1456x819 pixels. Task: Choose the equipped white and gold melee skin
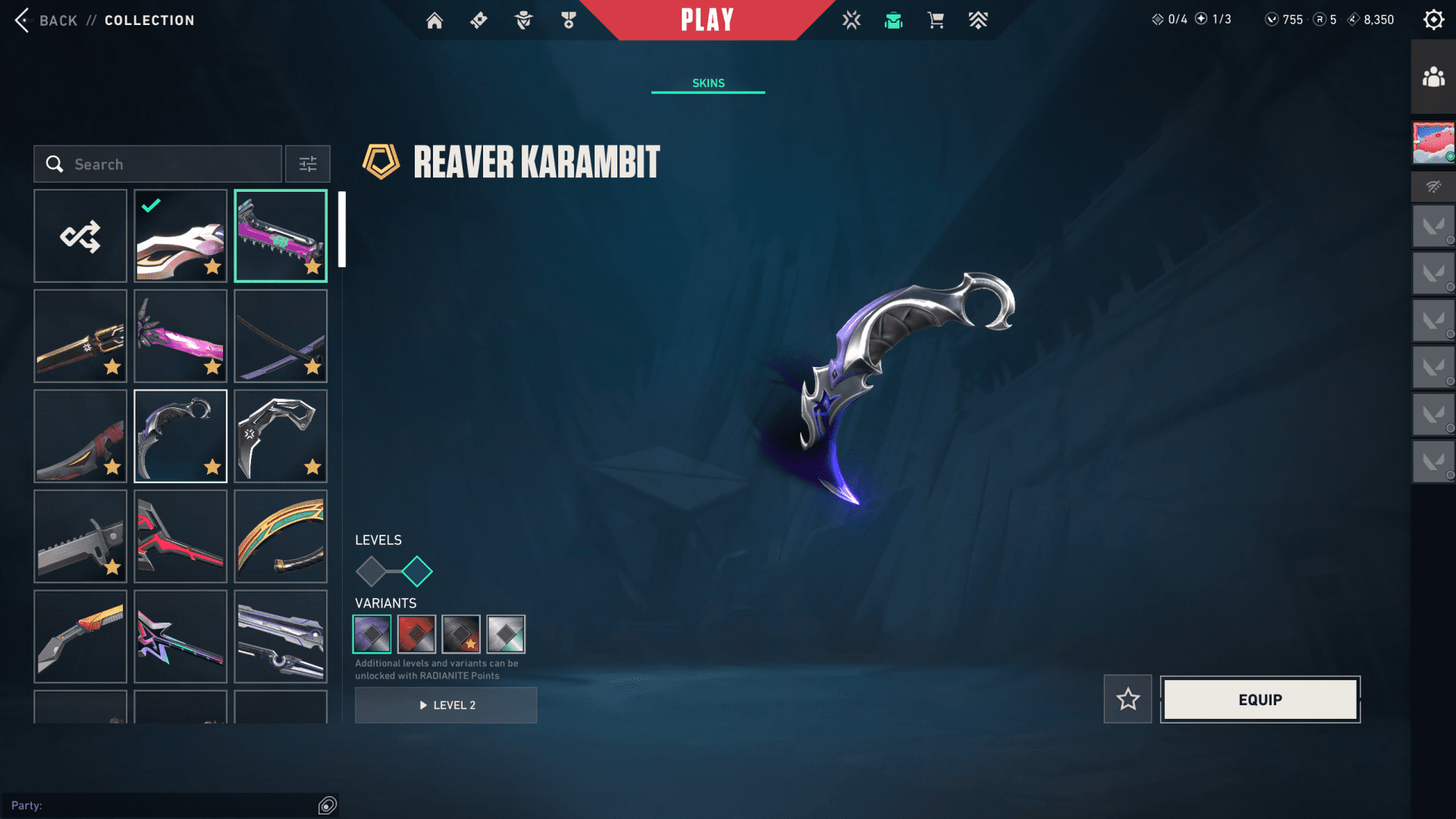click(180, 237)
